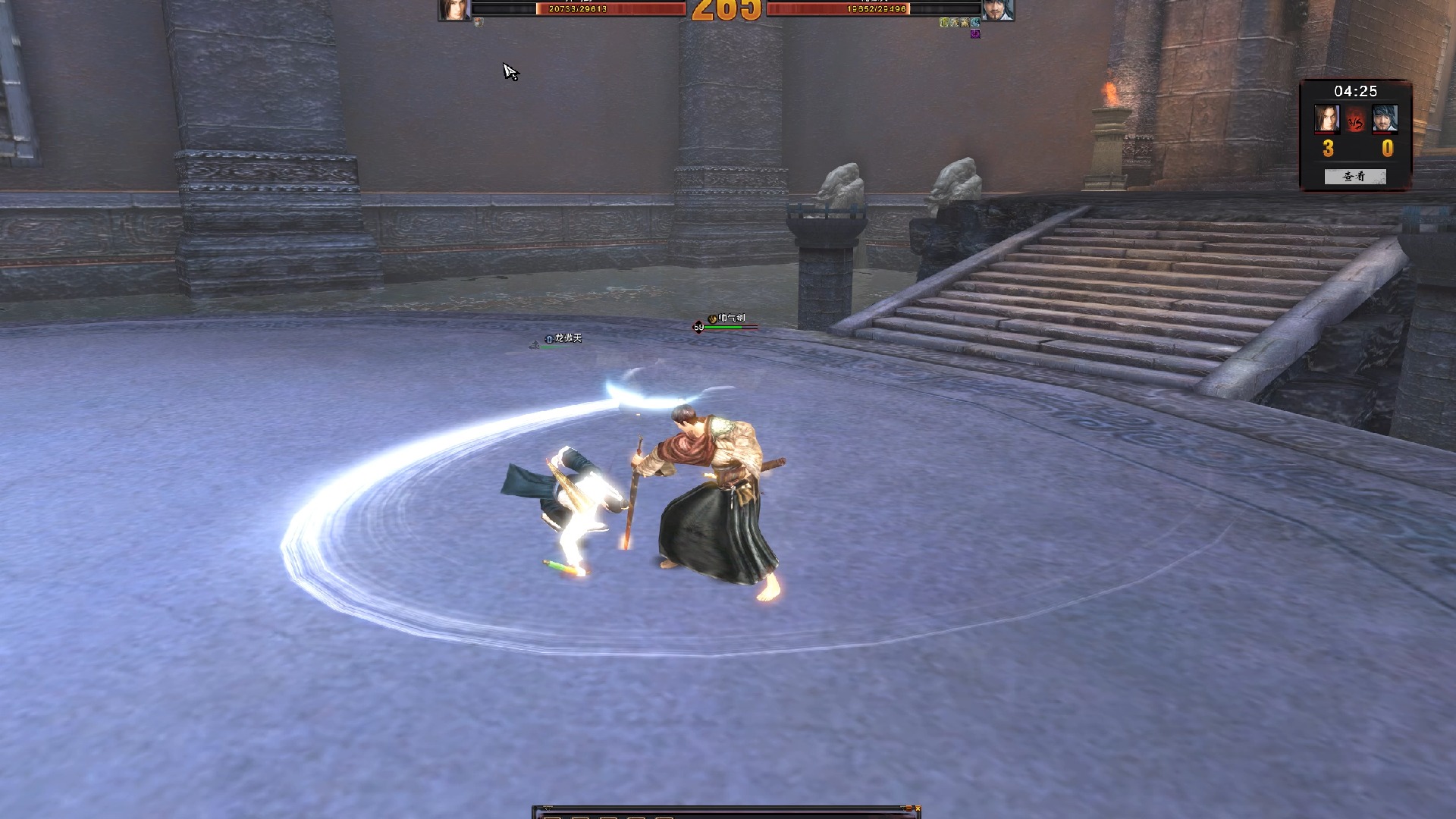1456x819 pixels.
Task: Minimize the bottom action bar panel
Action: tap(908, 808)
